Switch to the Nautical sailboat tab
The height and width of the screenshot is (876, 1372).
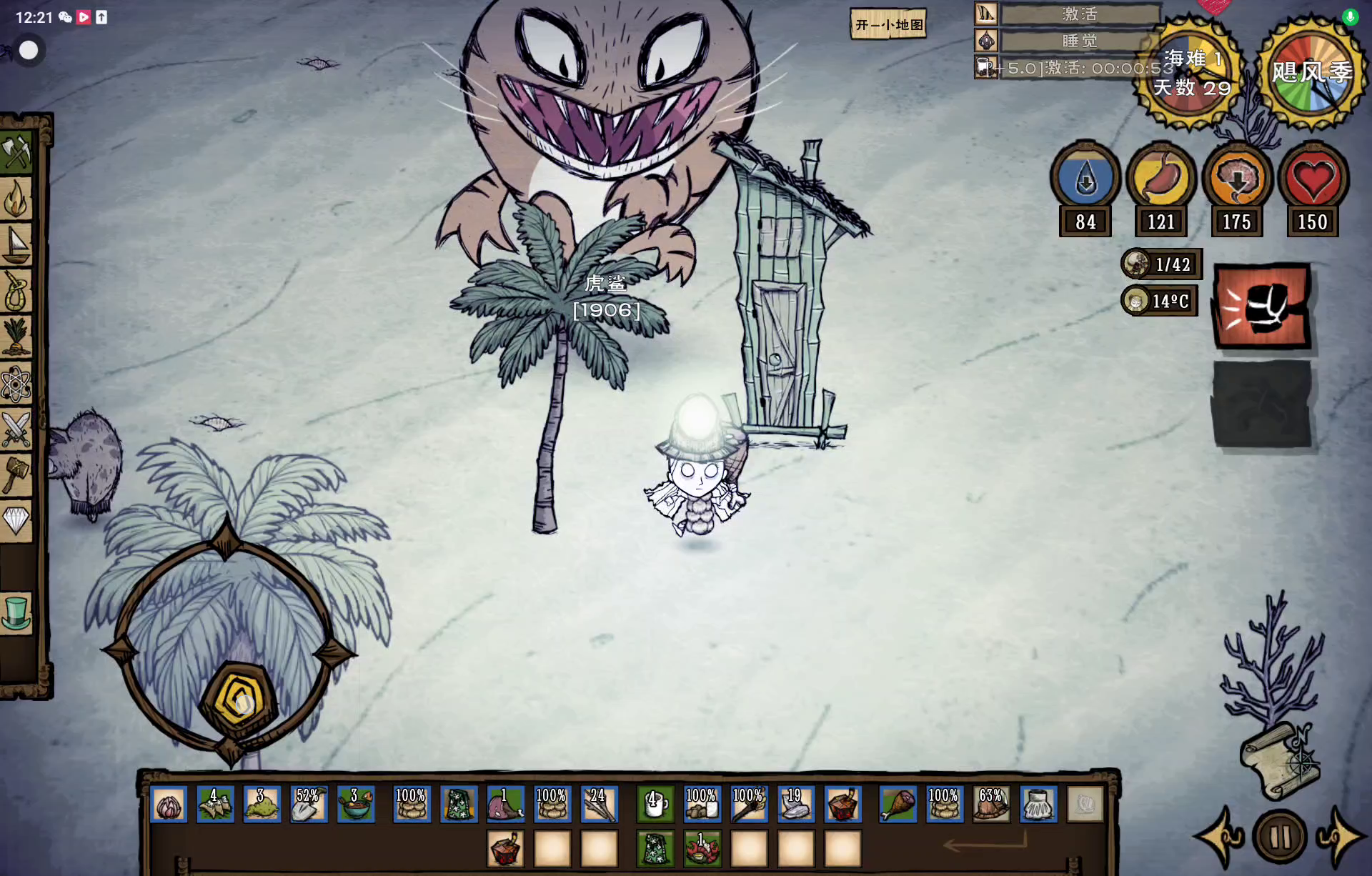pos(16,244)
